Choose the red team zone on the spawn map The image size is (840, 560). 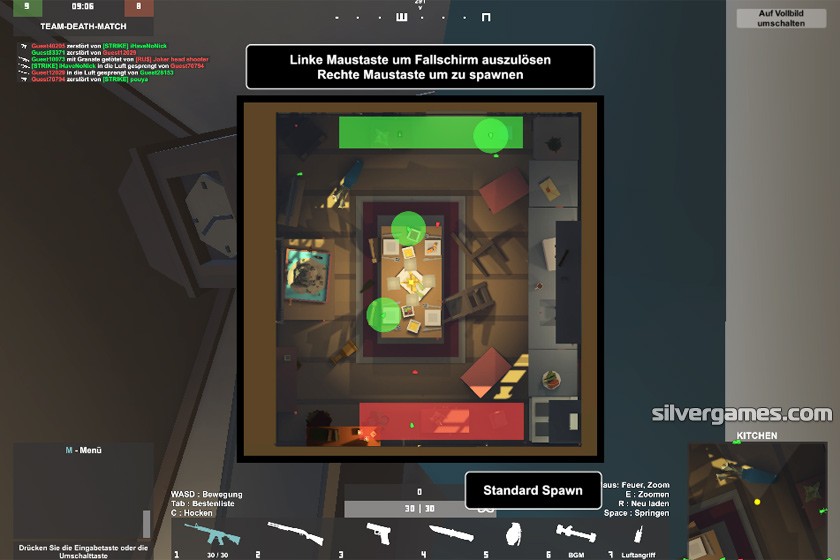(x=440, y=419)
